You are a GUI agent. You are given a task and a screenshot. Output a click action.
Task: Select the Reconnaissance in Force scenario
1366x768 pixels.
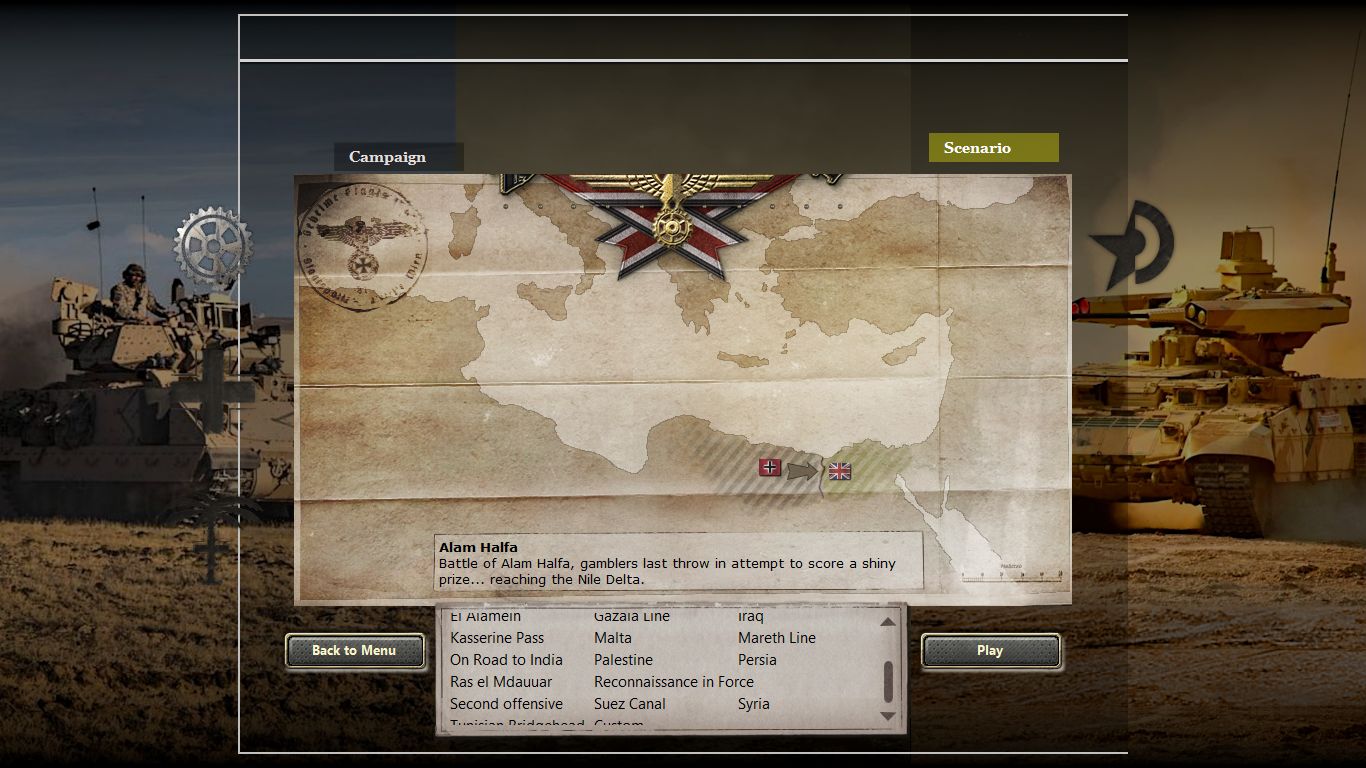click(674, 681)
